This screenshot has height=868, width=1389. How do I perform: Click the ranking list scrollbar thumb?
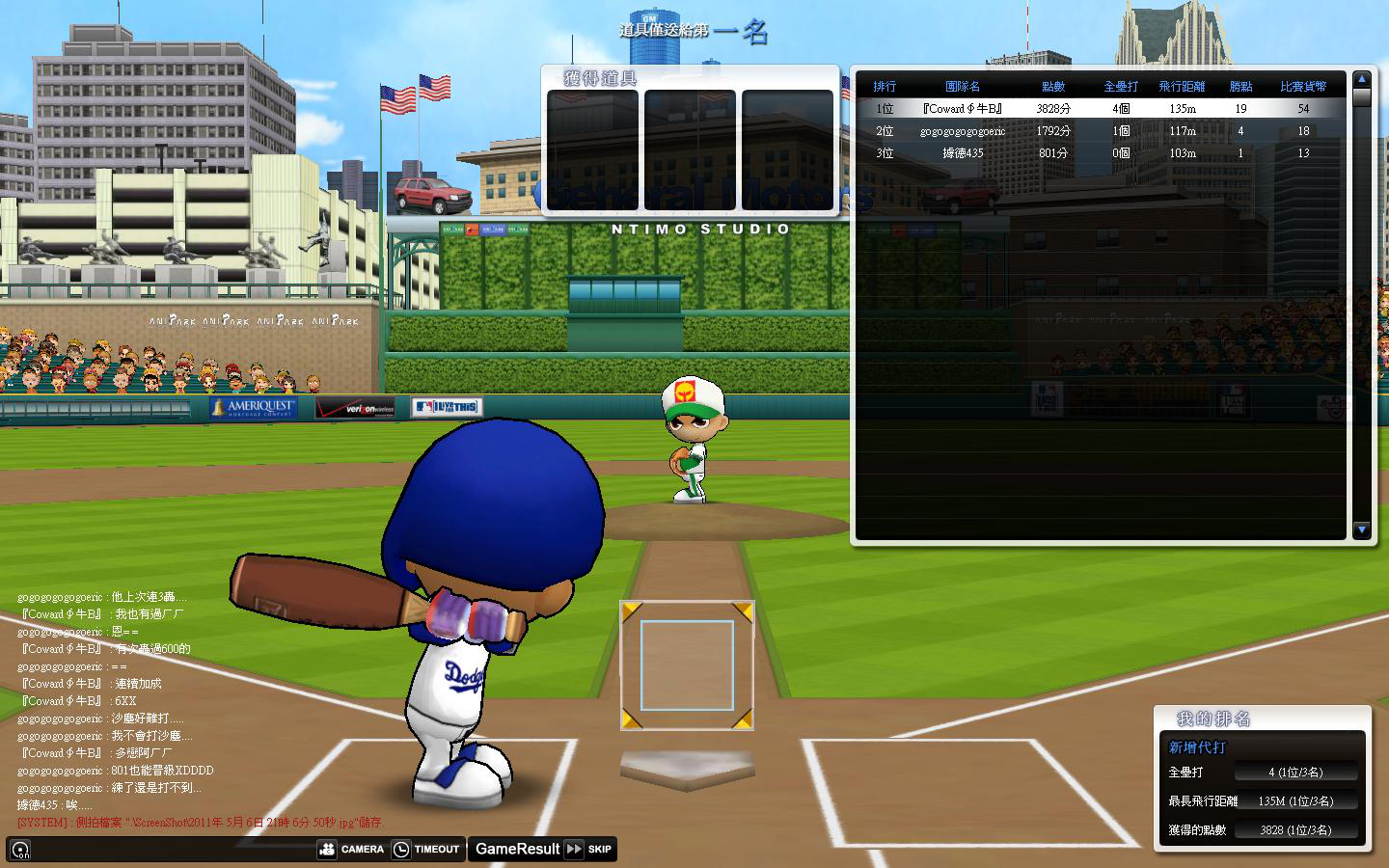coord(1362,97)
